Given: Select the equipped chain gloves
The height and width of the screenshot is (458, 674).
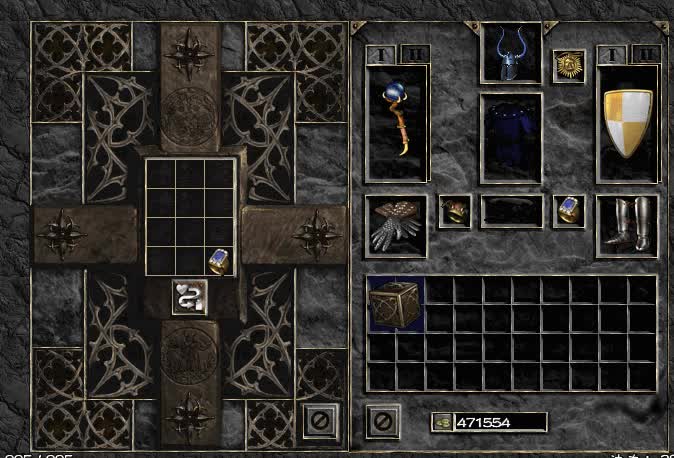Looking at the screenshot, I should pyautogui.click(x=396, y=226).
